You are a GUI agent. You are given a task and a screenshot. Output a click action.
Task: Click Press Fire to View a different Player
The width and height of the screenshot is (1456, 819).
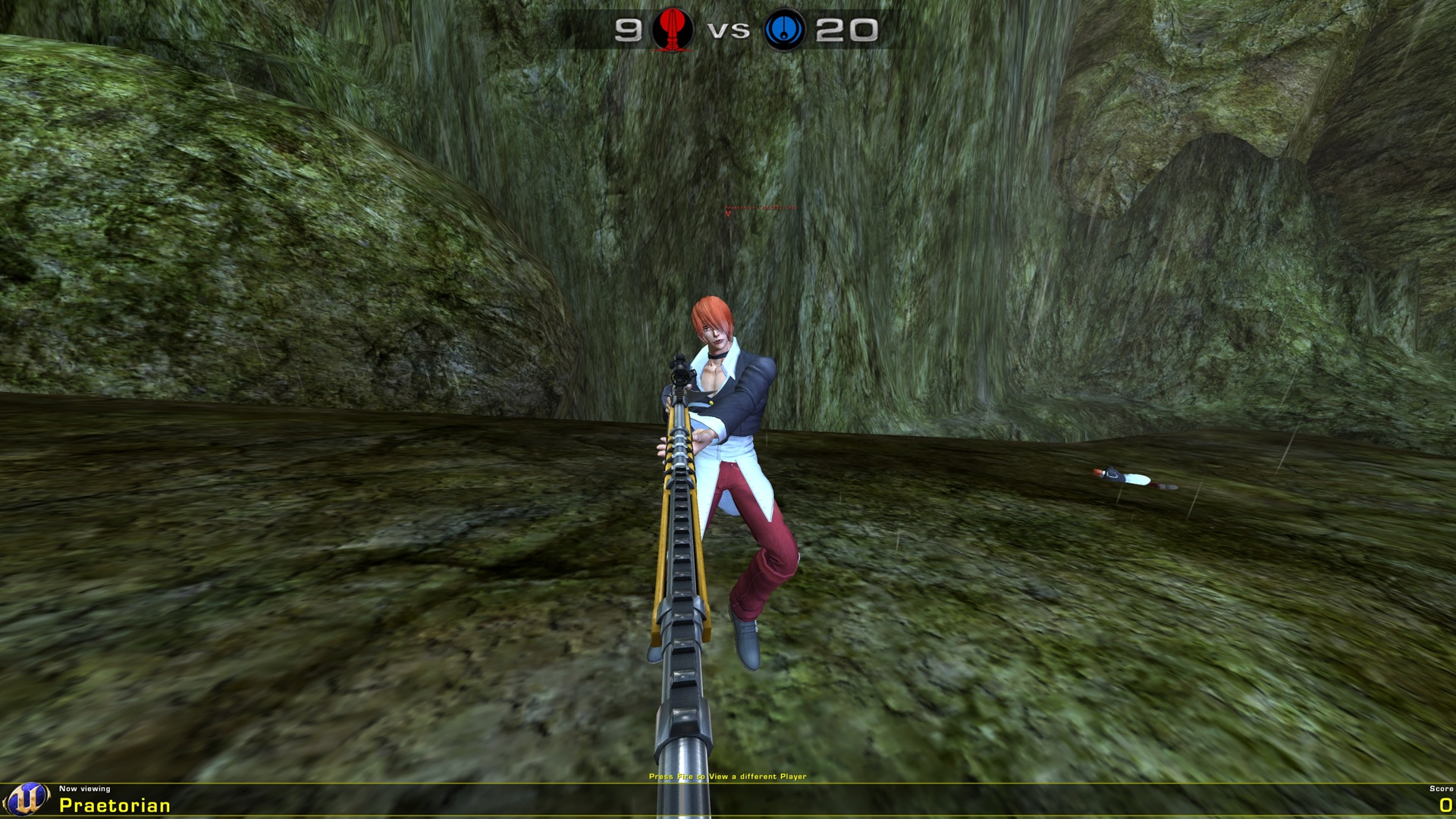point(728,777)
